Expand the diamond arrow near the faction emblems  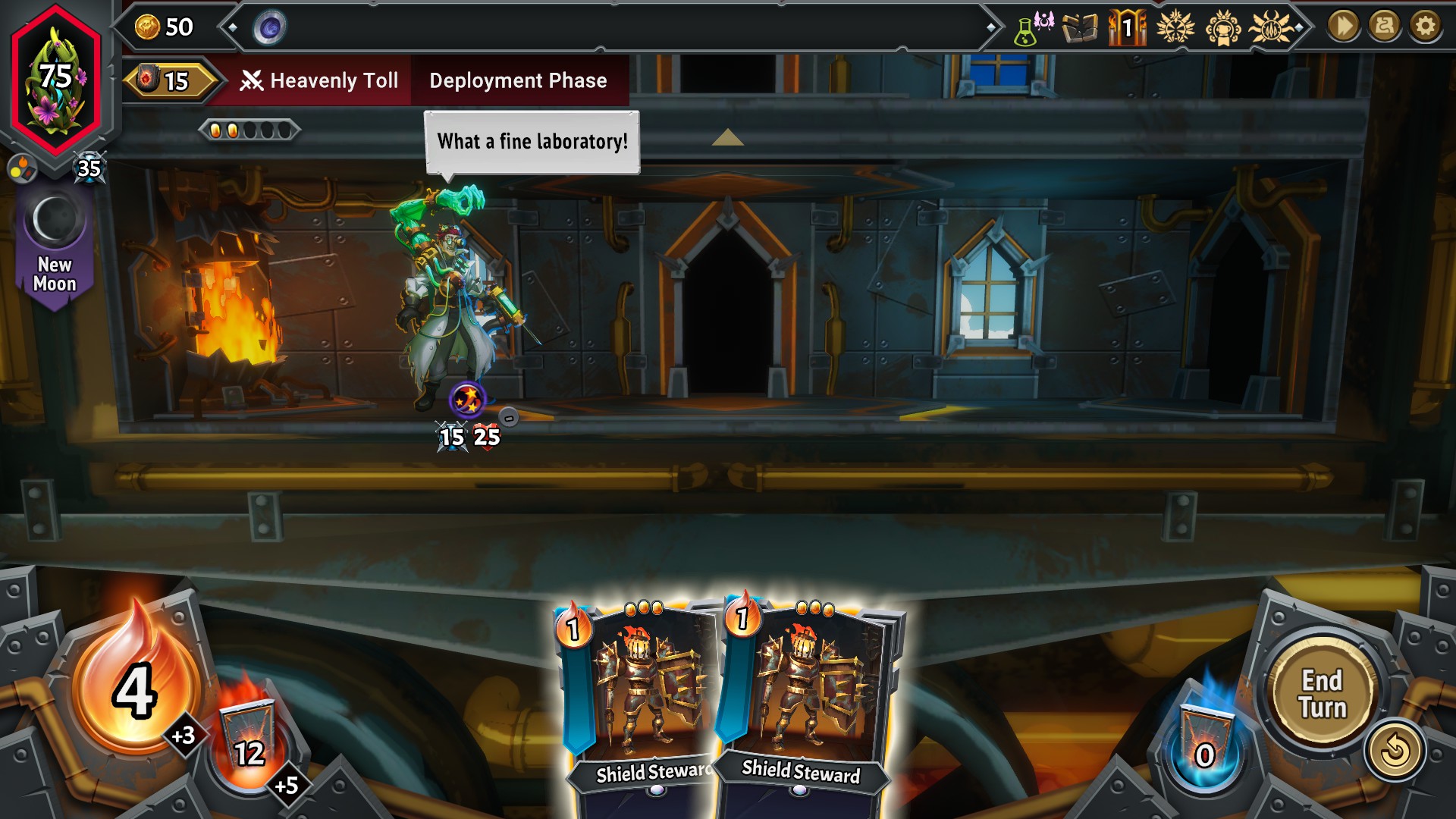tap(1300, 26)
